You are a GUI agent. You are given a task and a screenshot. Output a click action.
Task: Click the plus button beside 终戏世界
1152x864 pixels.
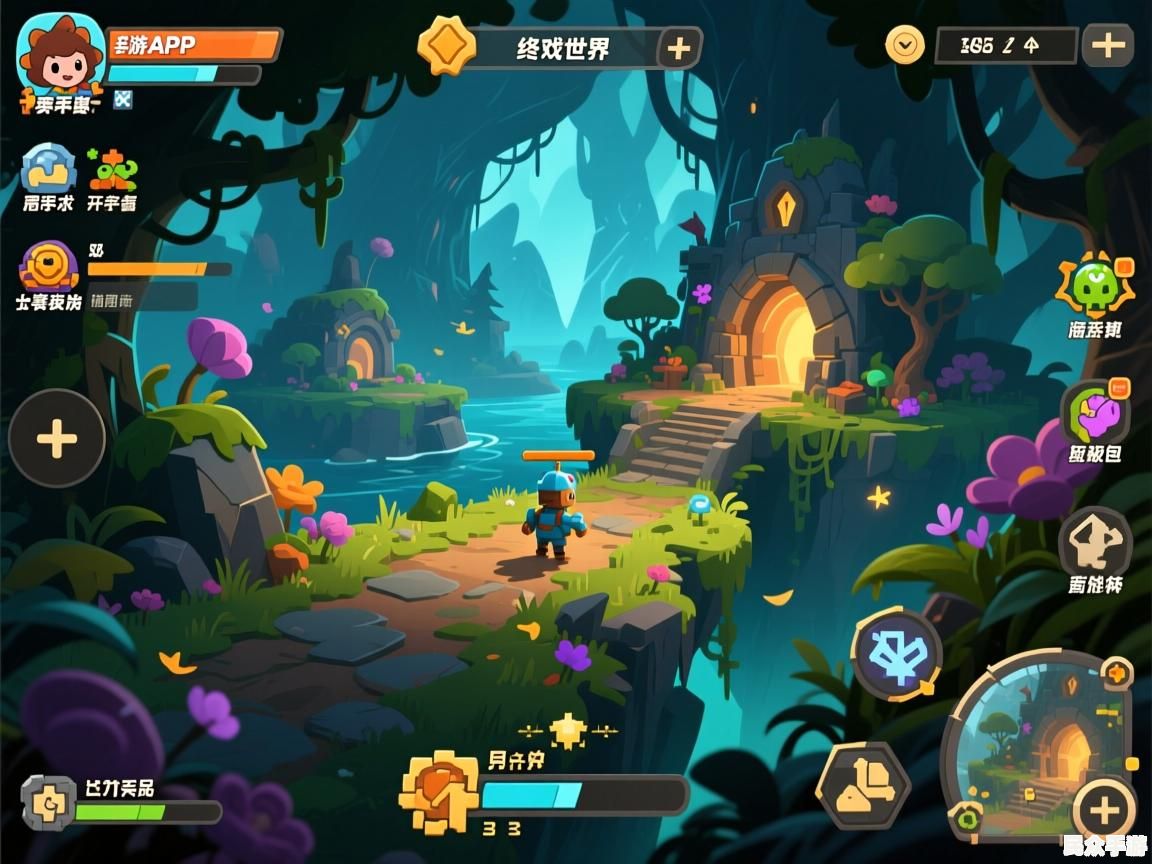coord(679,48)
